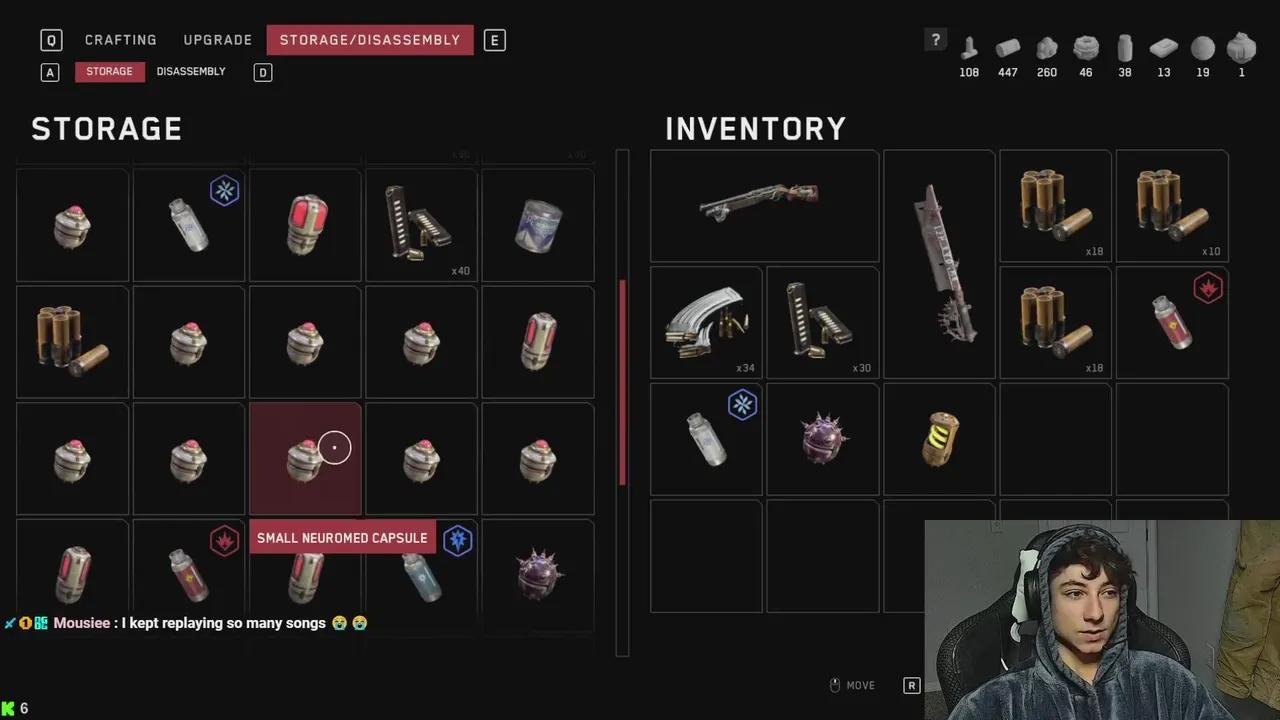1280x720 pixels.
Task: Select the purple spiked grenade in inventory
Action: tap(822, 438)
